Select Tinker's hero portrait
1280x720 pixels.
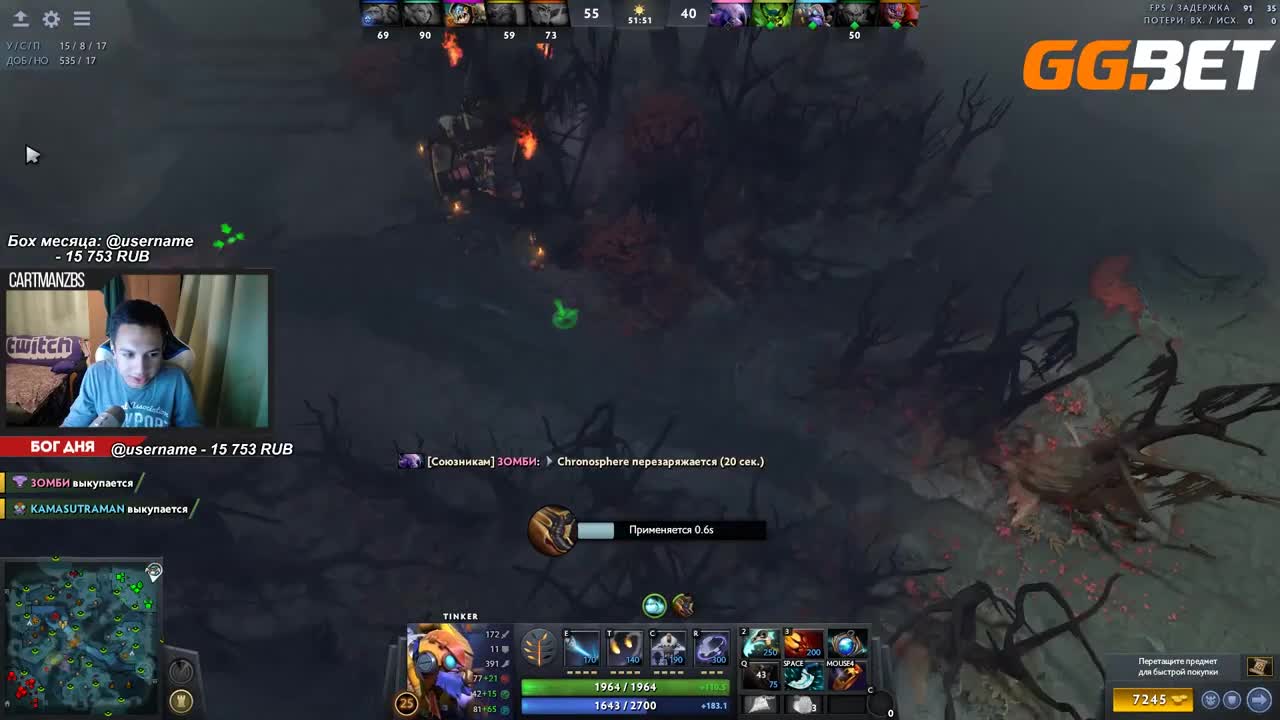coord(440,667)
